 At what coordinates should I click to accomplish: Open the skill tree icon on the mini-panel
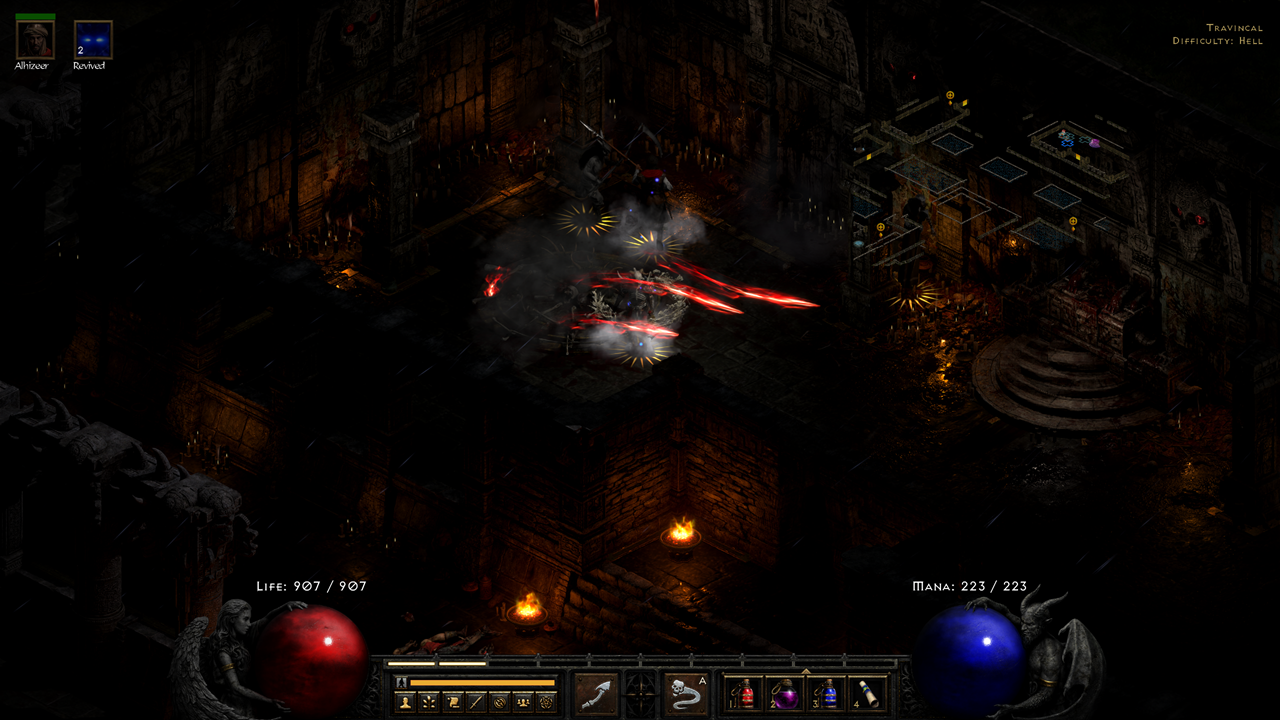click(x=429, y=701)
